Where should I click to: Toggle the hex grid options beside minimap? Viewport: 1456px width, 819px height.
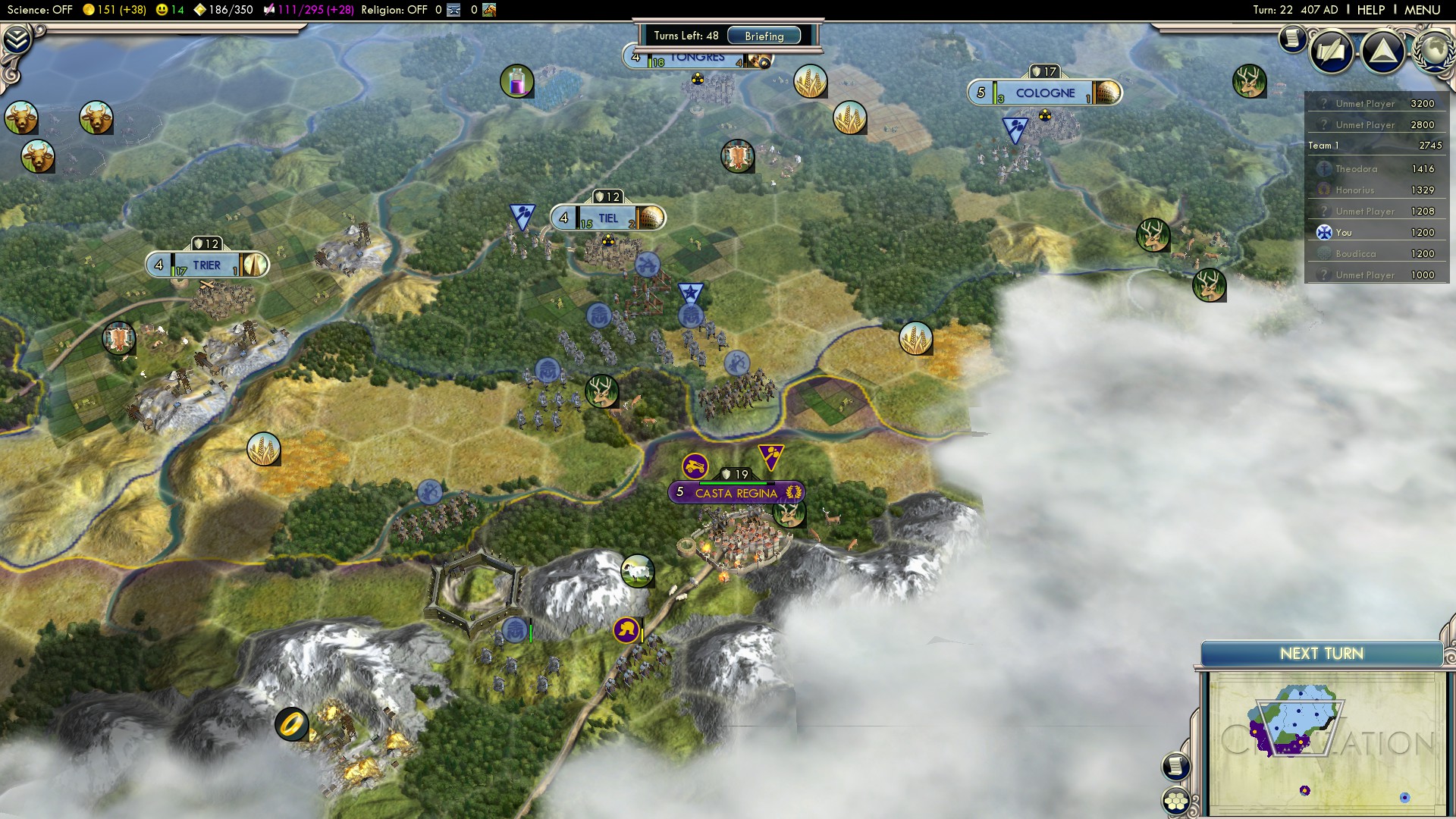click(1175, 801)
